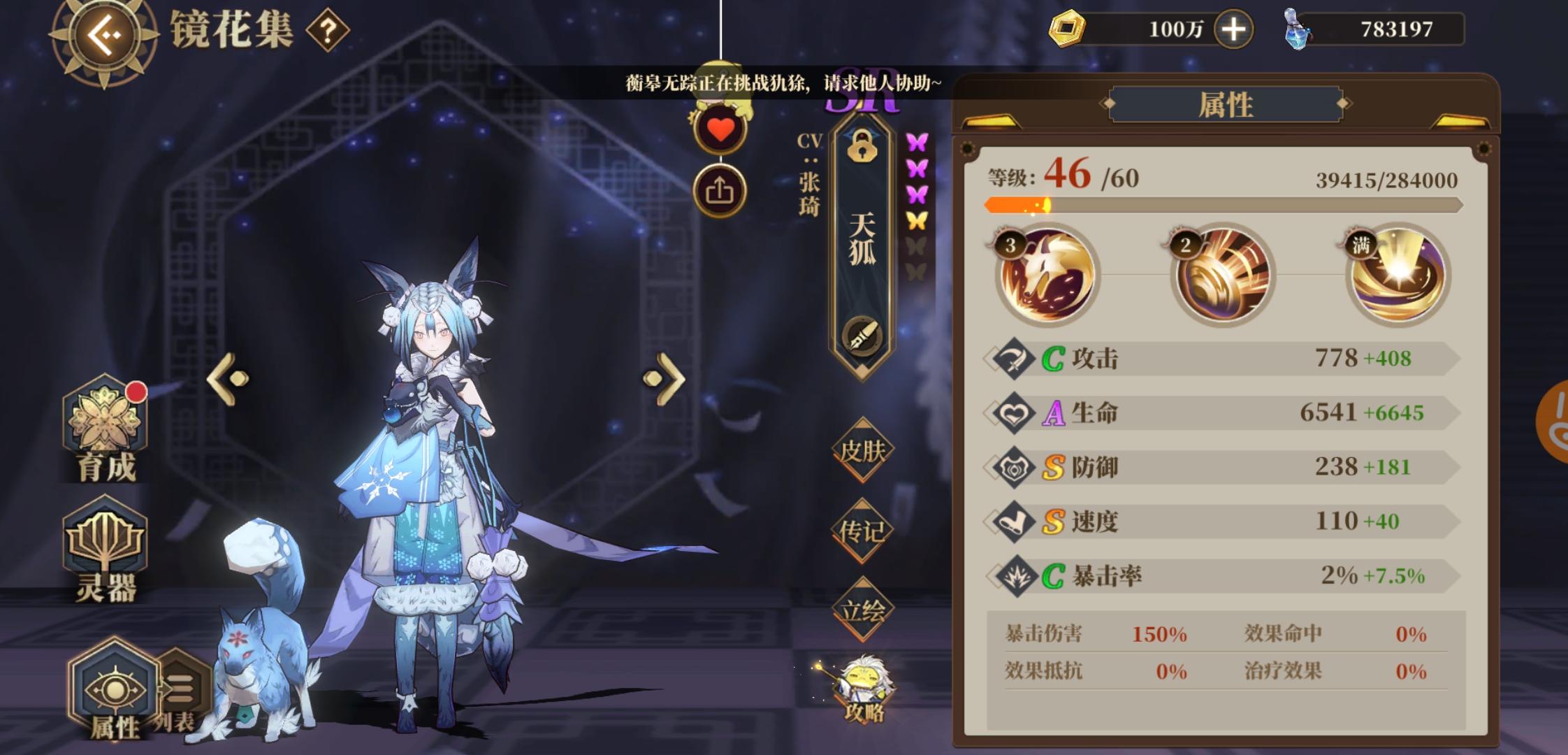The width and height of the screenshot is (1568, 755).
Task: Select a purple butterfly affinity marker
Action: tap(917, 143)
